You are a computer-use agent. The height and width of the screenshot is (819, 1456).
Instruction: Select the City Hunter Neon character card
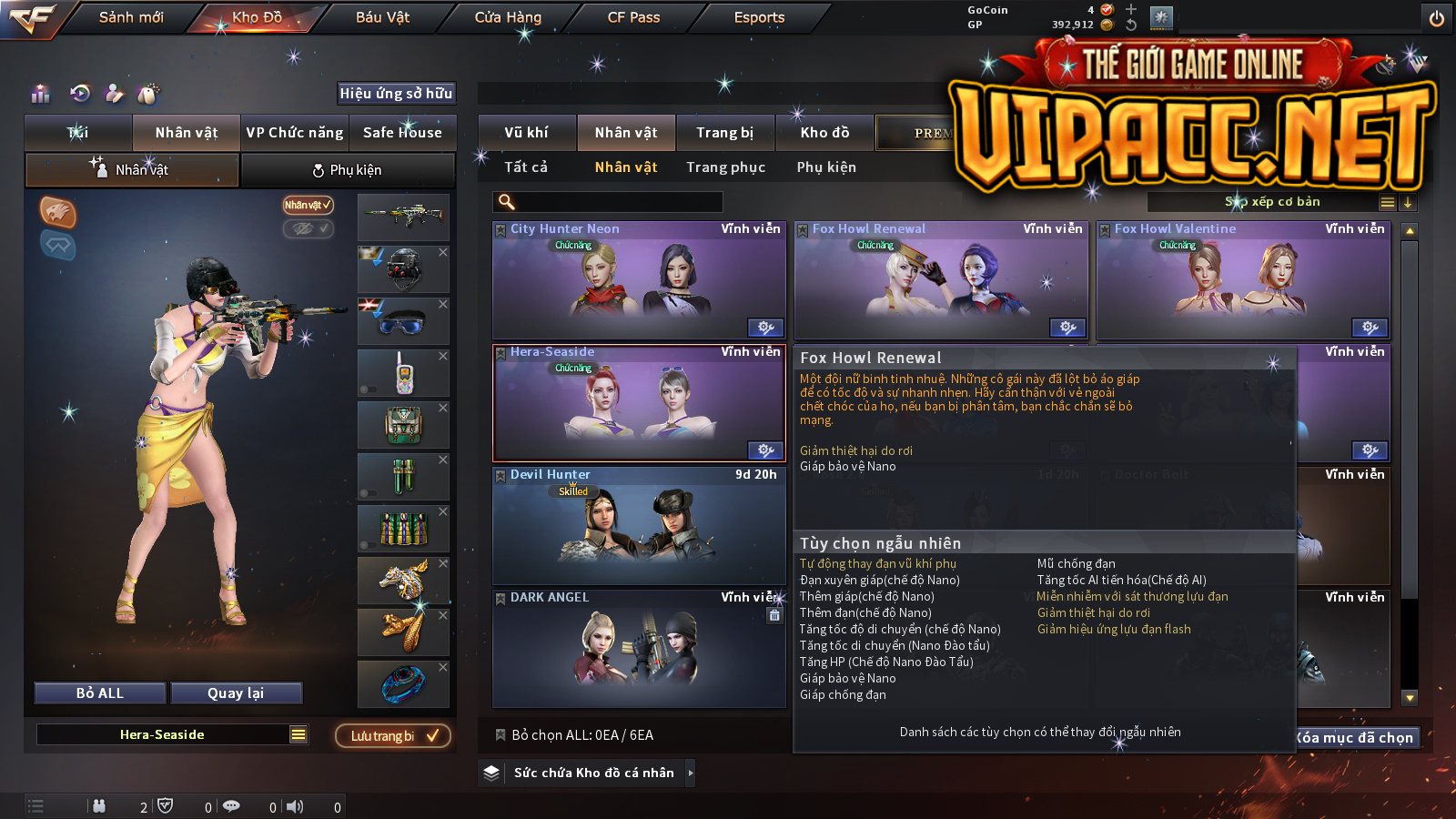[638, 280]
